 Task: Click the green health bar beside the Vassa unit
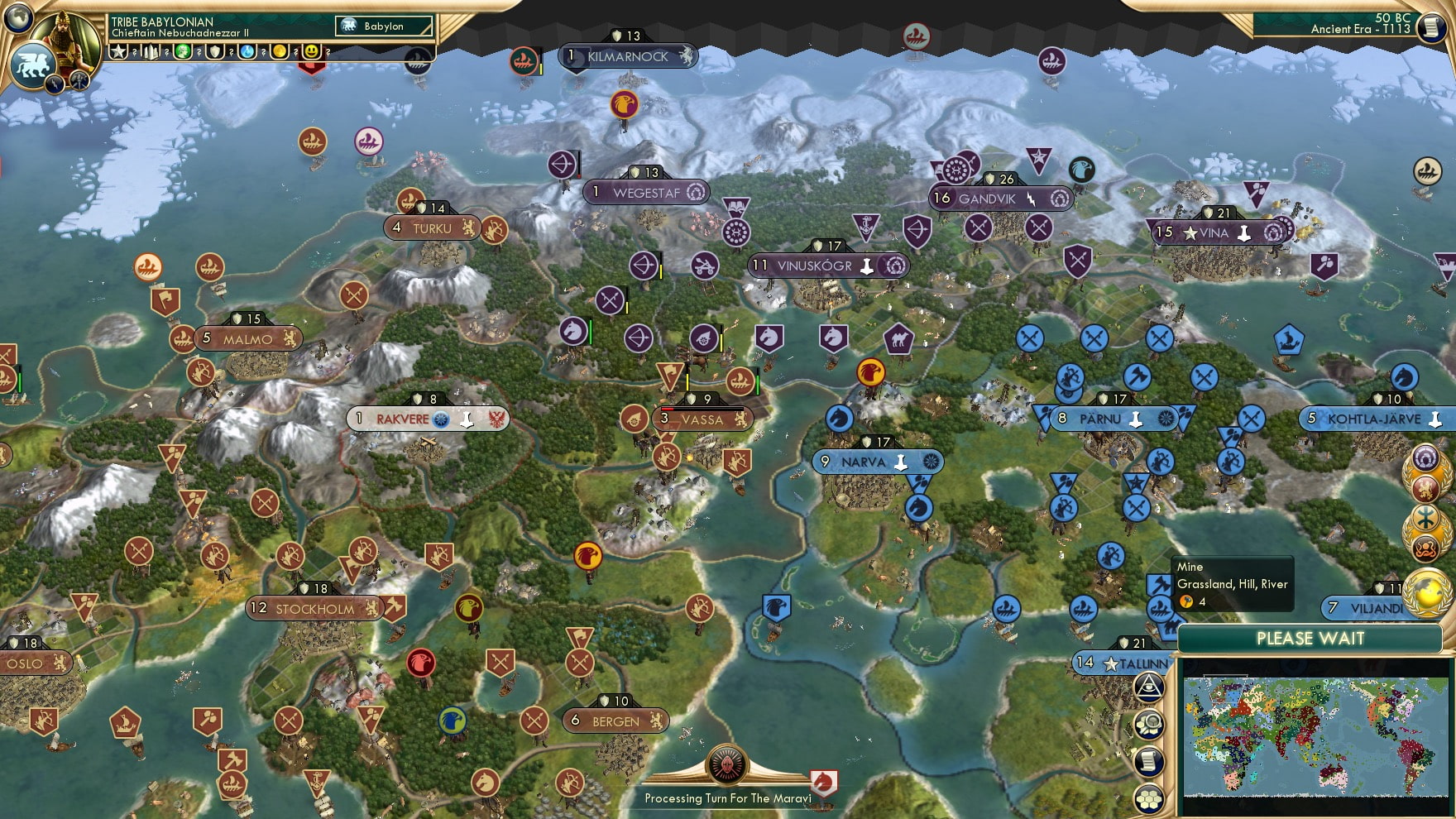click(758, 382)
